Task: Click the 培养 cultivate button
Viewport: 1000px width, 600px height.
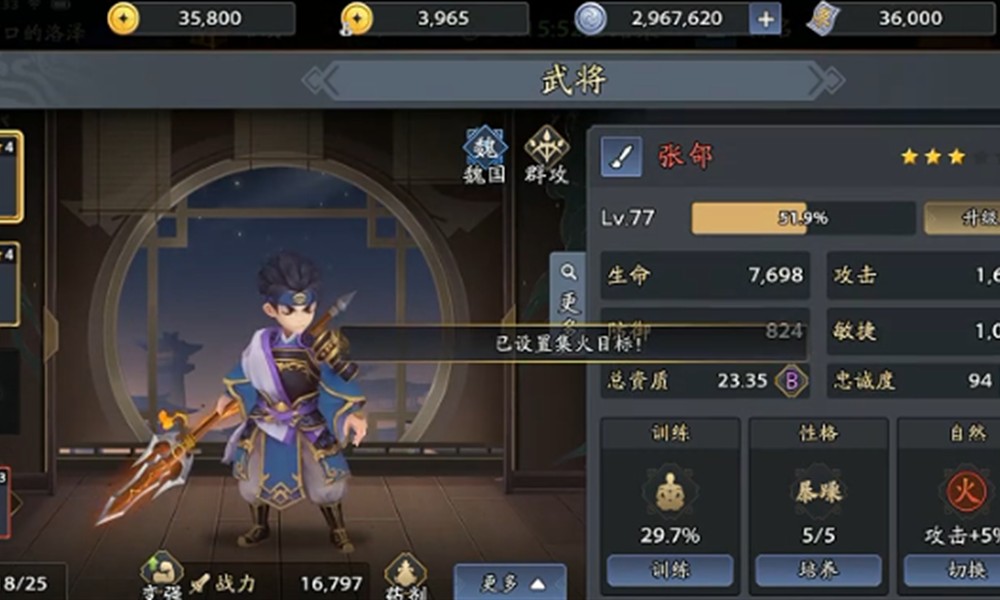Action: point(818,570)
